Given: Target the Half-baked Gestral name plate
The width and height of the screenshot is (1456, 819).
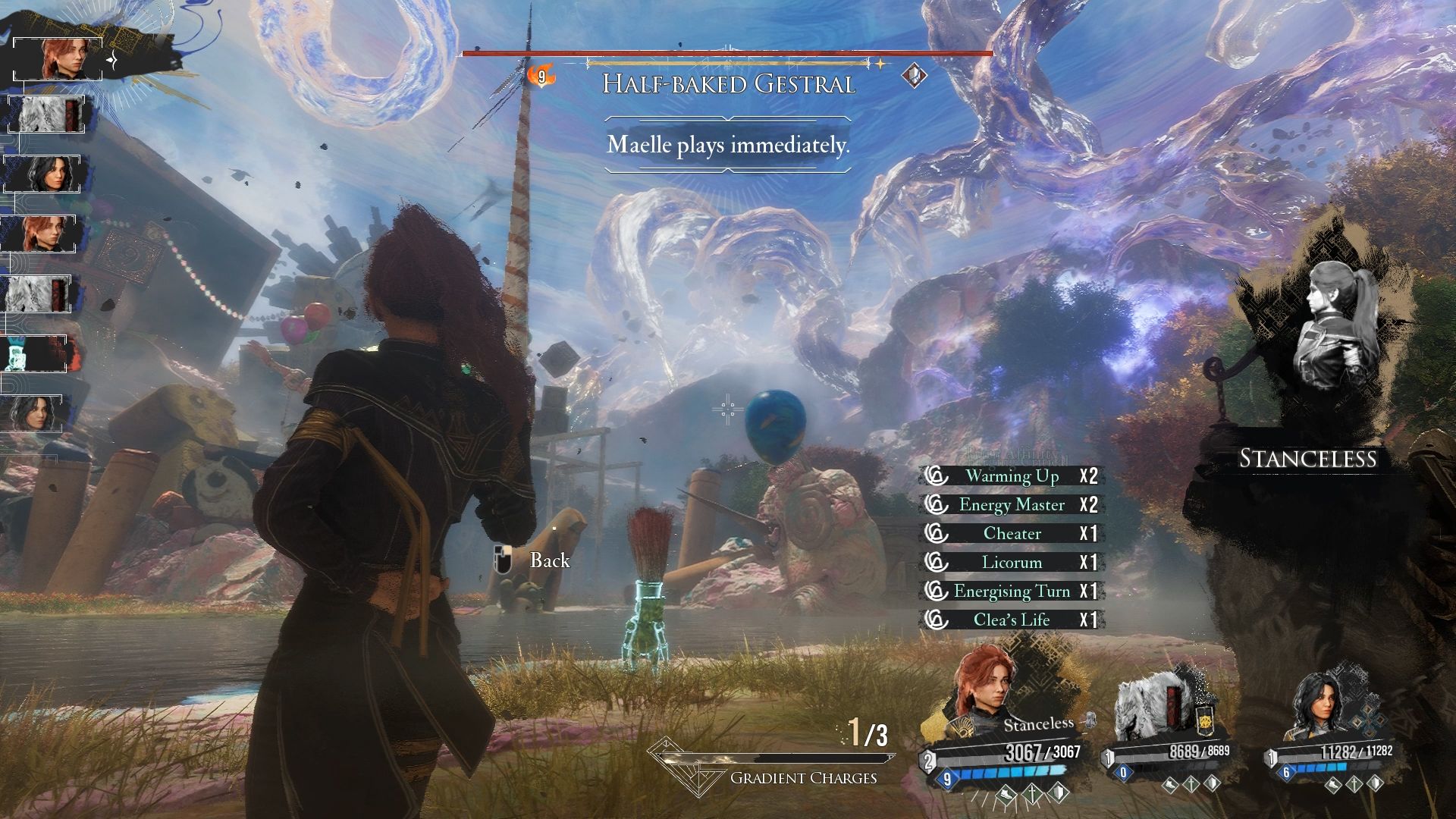Looking at the screenshot, I should [x=728, y=83].
